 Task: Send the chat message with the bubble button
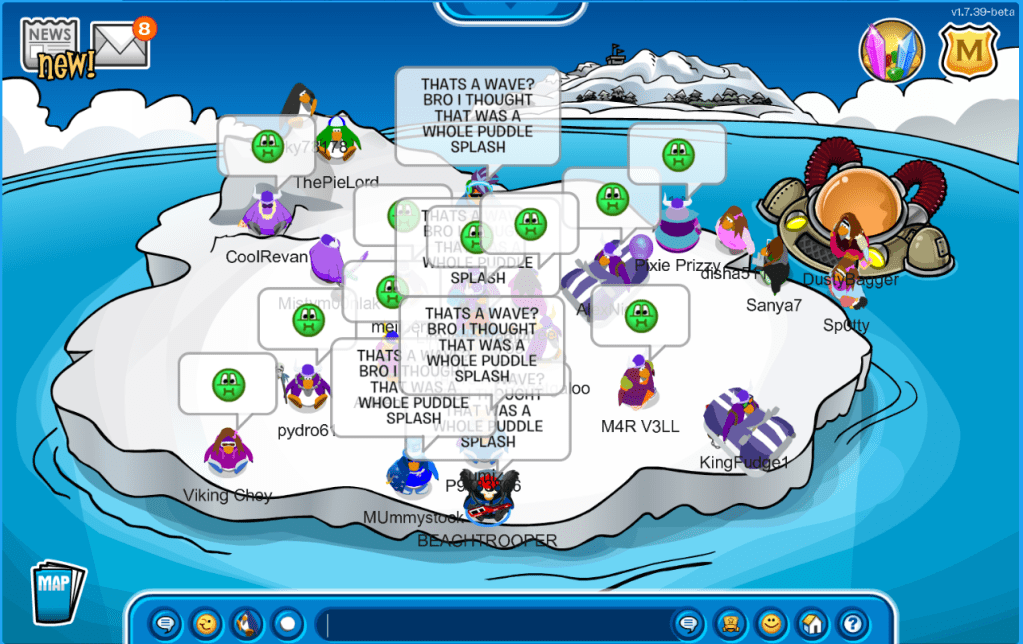pos(688,624)
